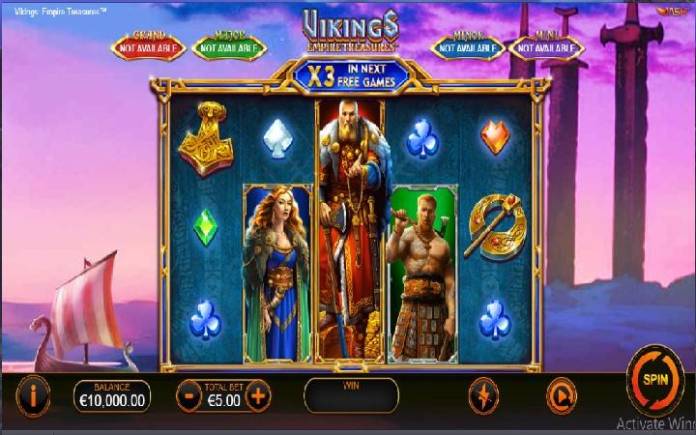The width and height of the screenshot is (696, 435).
Task: Open the game info panel
Action: [x=33, y=396]
